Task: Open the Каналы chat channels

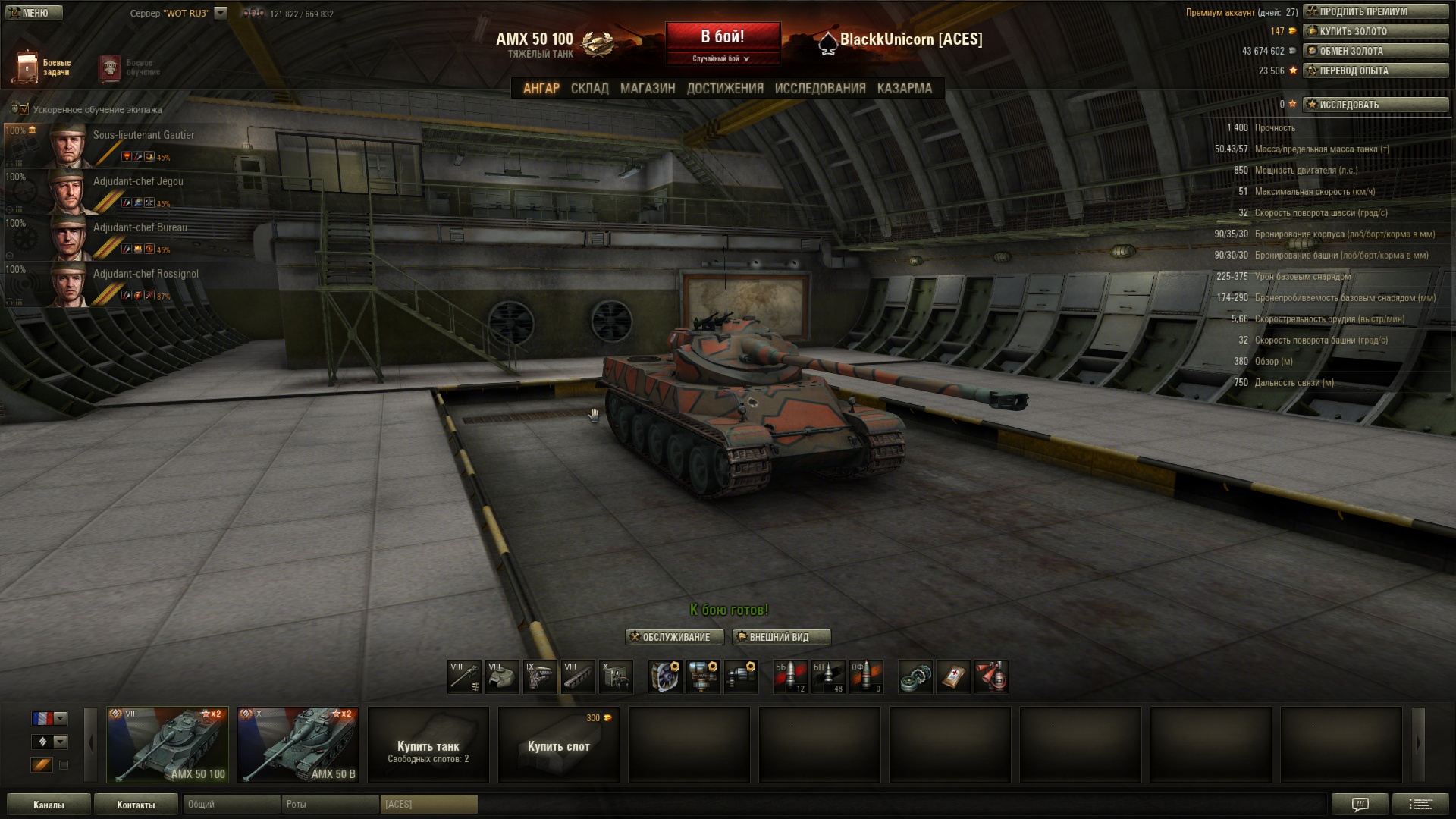Action: coord(49,805)
